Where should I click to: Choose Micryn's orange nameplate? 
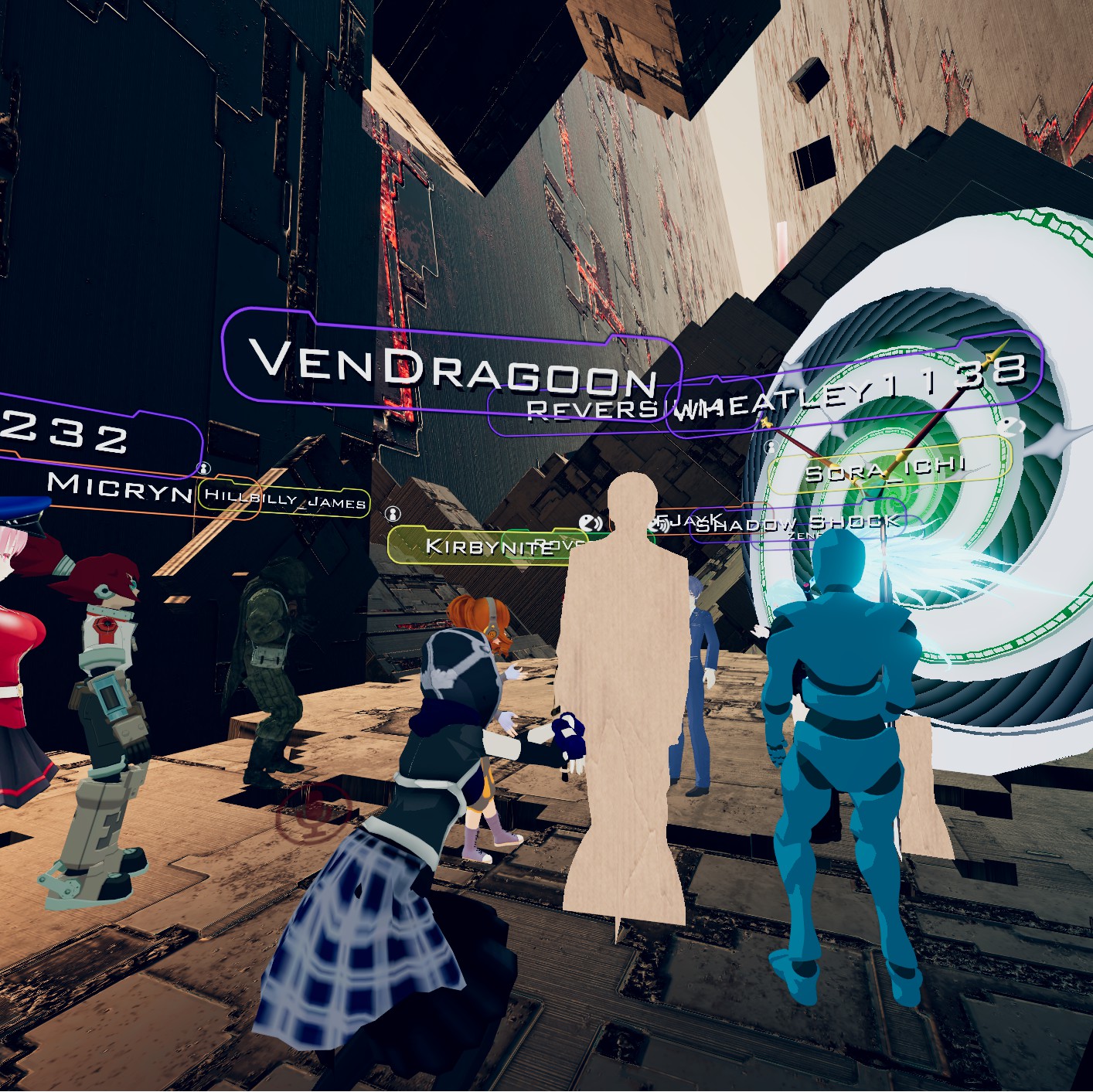(120, 488)
